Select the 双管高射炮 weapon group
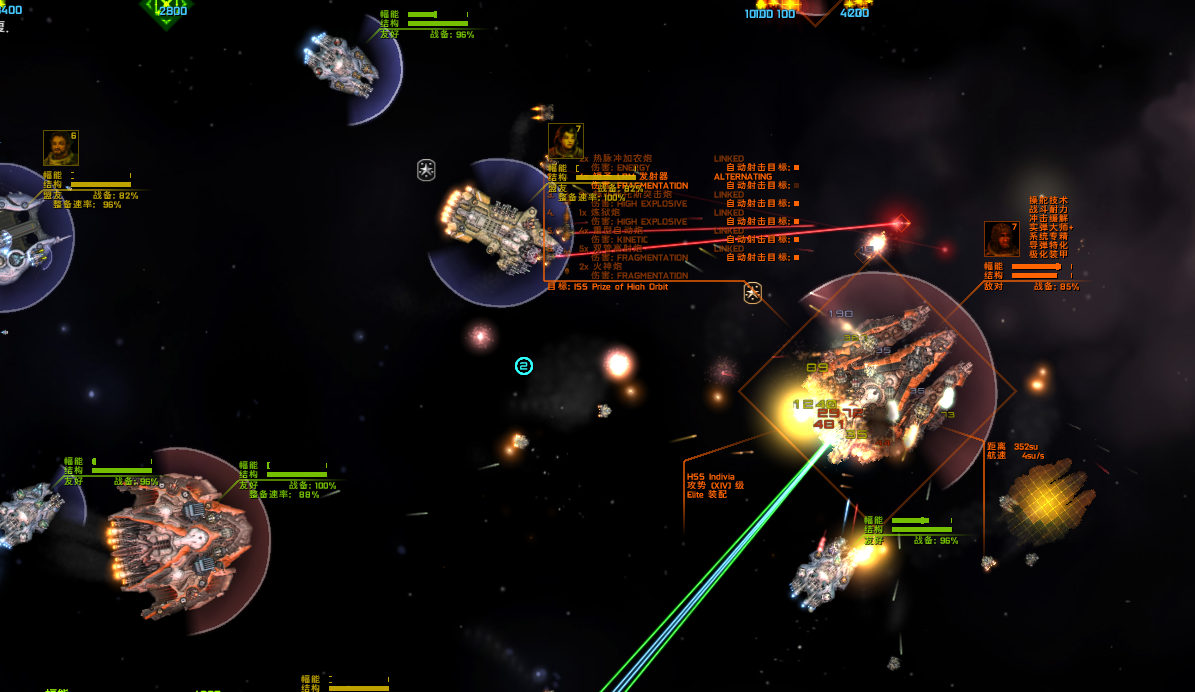Viewport: 1195px width, 692px height. (613, 248)
